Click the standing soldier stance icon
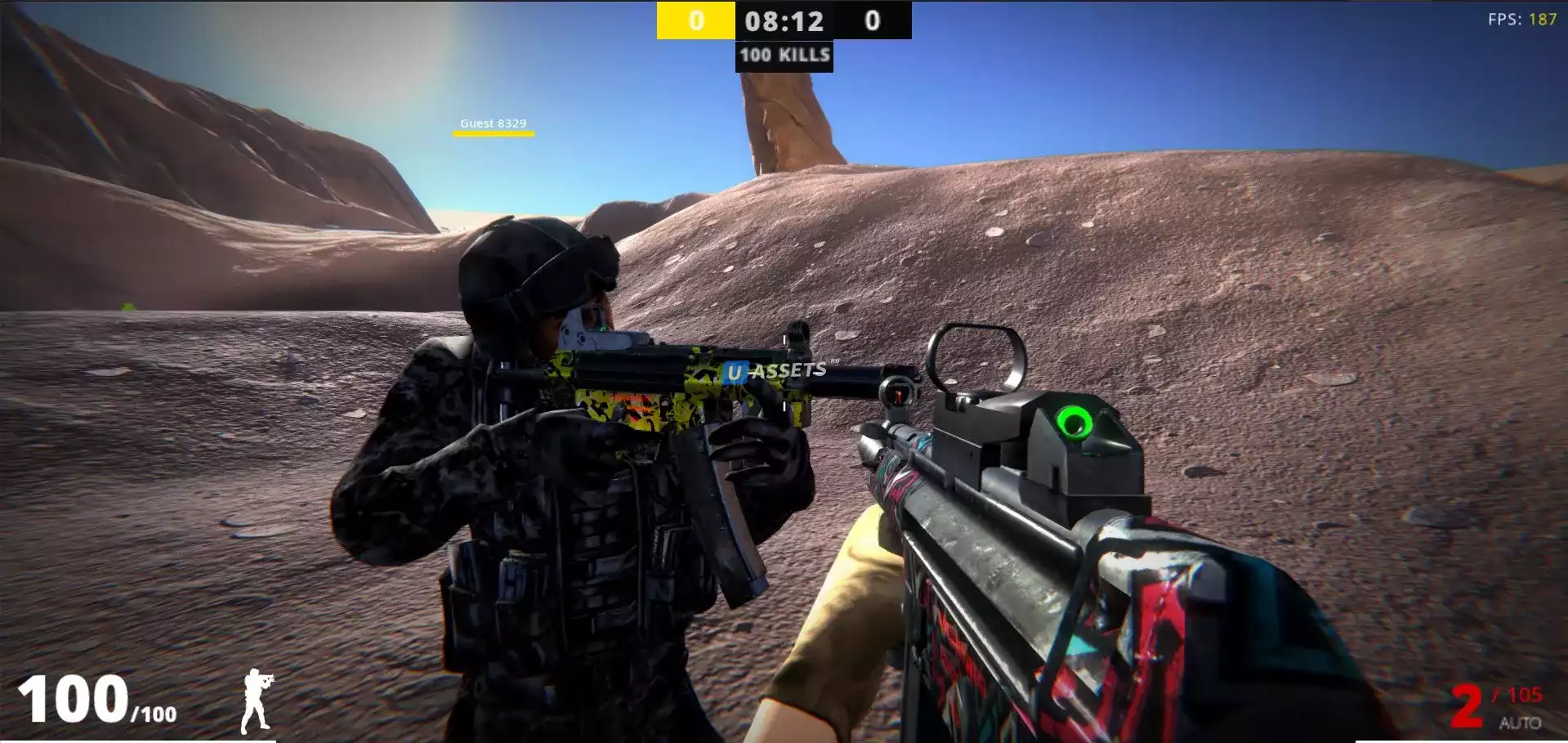Viewport: 1568px width, 743px height. (x=257, y=700)
